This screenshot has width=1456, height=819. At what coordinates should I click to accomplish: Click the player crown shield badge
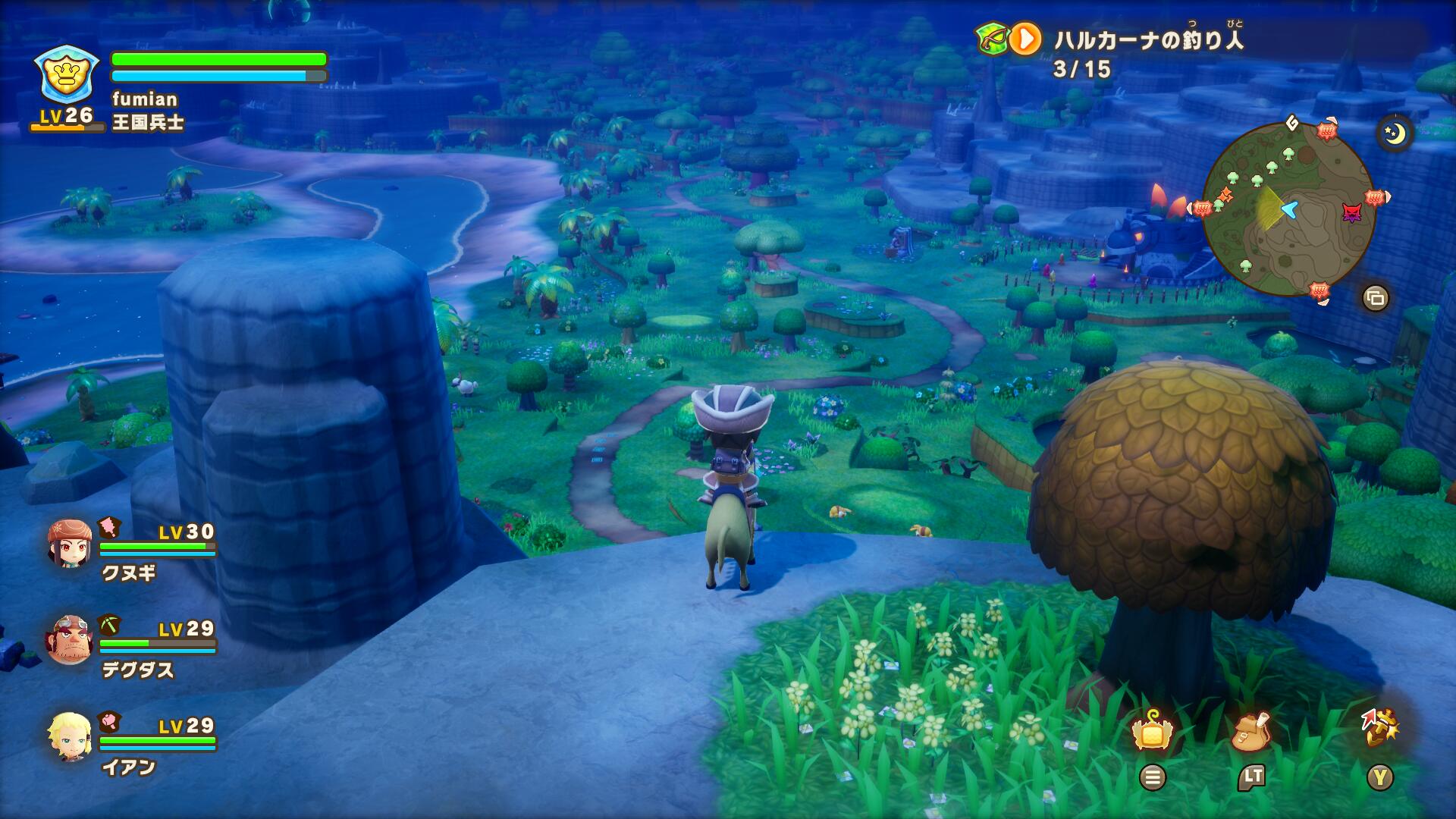[x=67, y=74]
